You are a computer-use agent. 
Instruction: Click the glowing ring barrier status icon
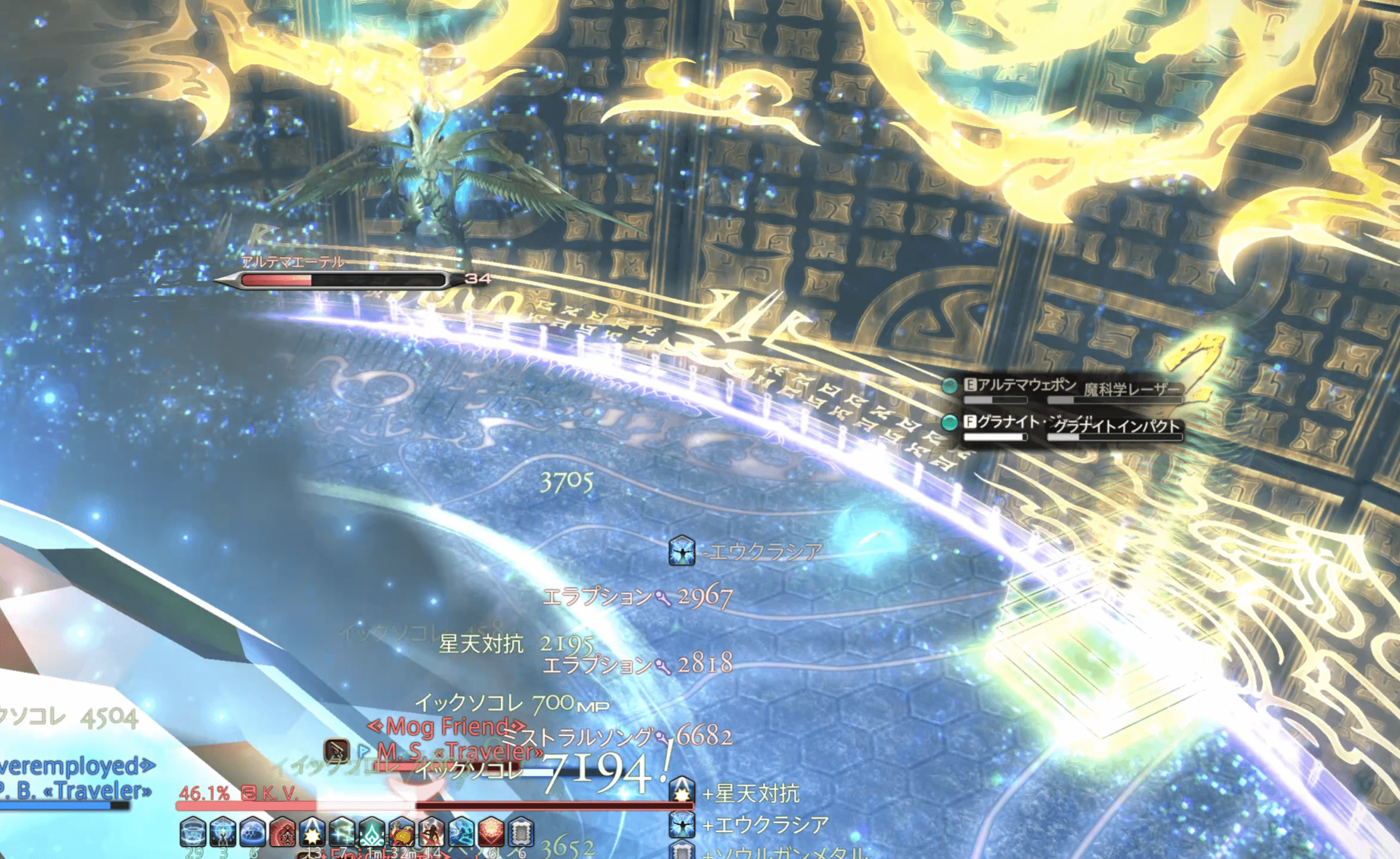pos(193,832)
